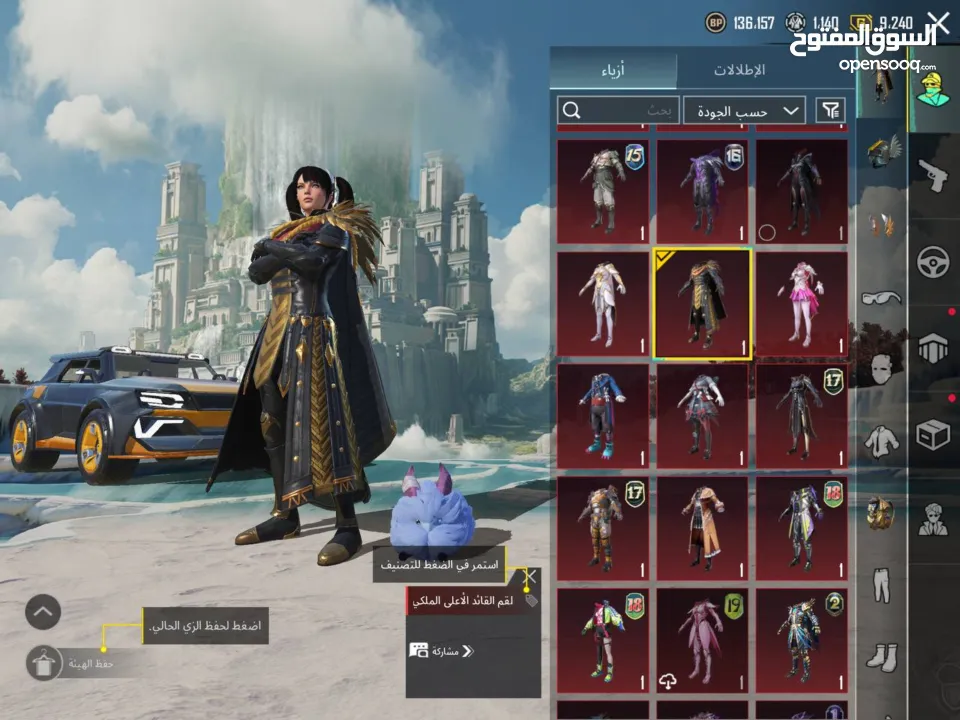Click the round up-arrow button
Image resolution: width=960 pixels, height=720 pixels.
43,611
